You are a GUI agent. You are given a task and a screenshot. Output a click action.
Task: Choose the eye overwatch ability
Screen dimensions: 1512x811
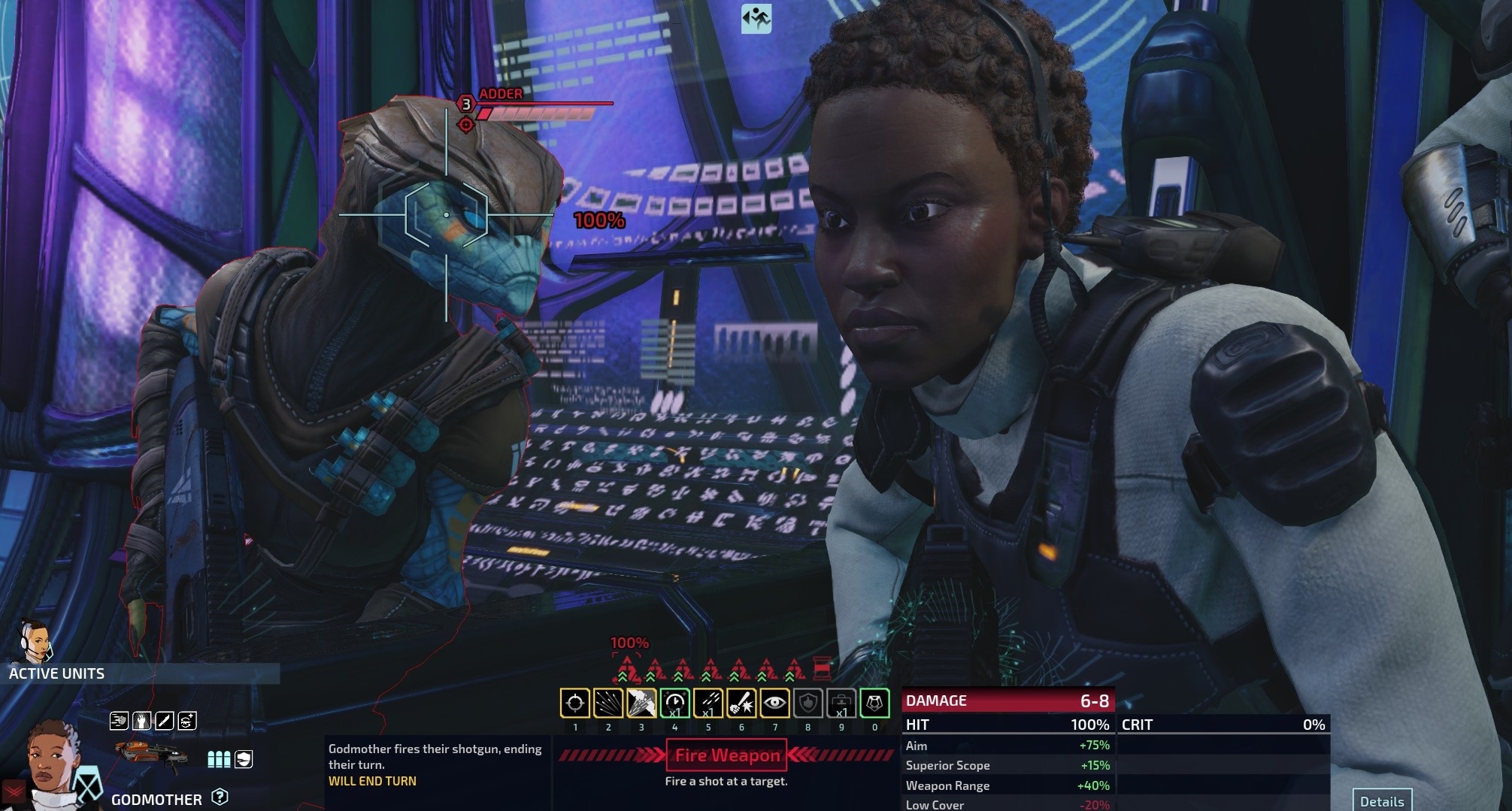tap(774, 704)
